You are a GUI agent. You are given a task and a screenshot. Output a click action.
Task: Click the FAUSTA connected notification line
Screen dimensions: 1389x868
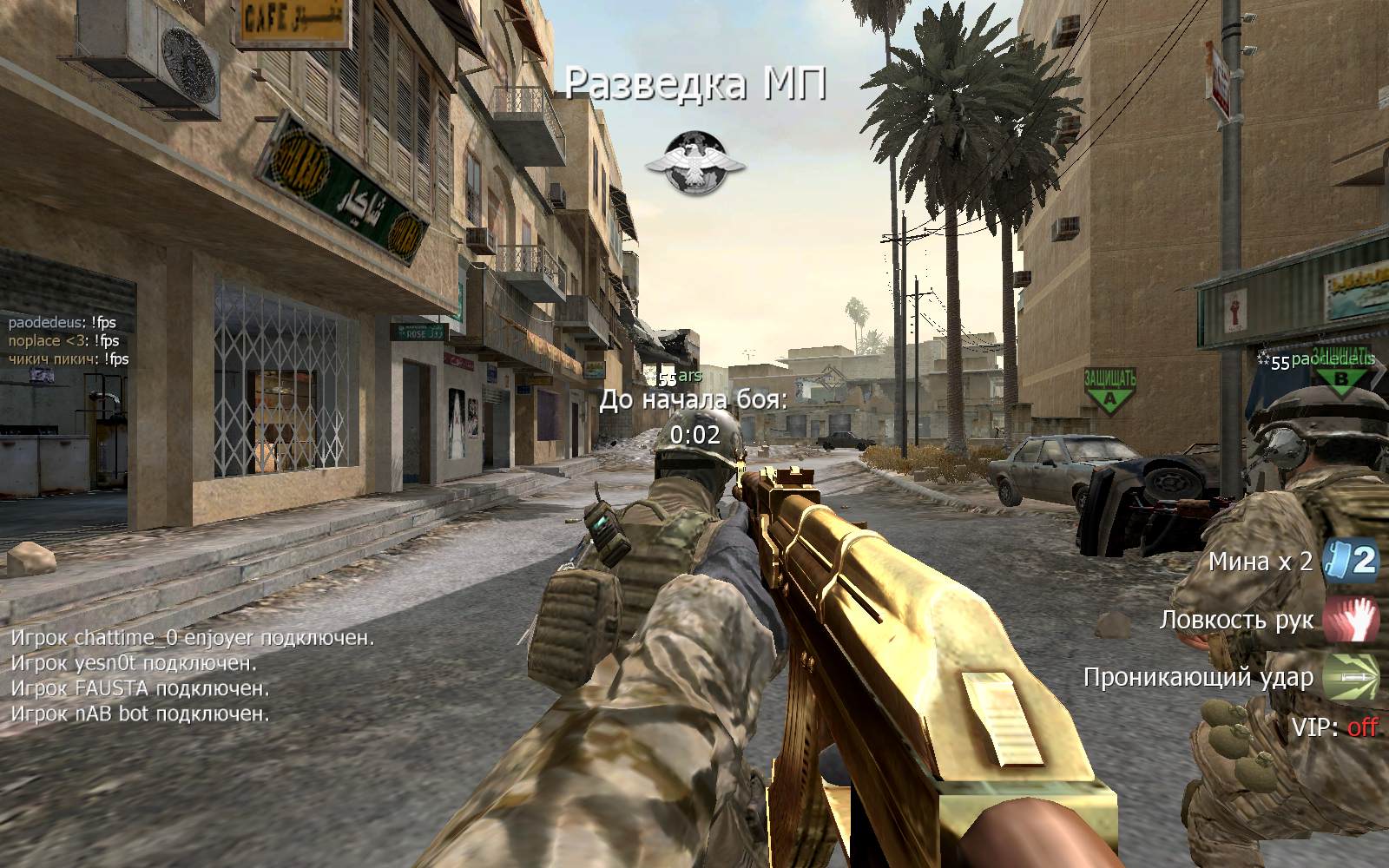tap(140, 688)
